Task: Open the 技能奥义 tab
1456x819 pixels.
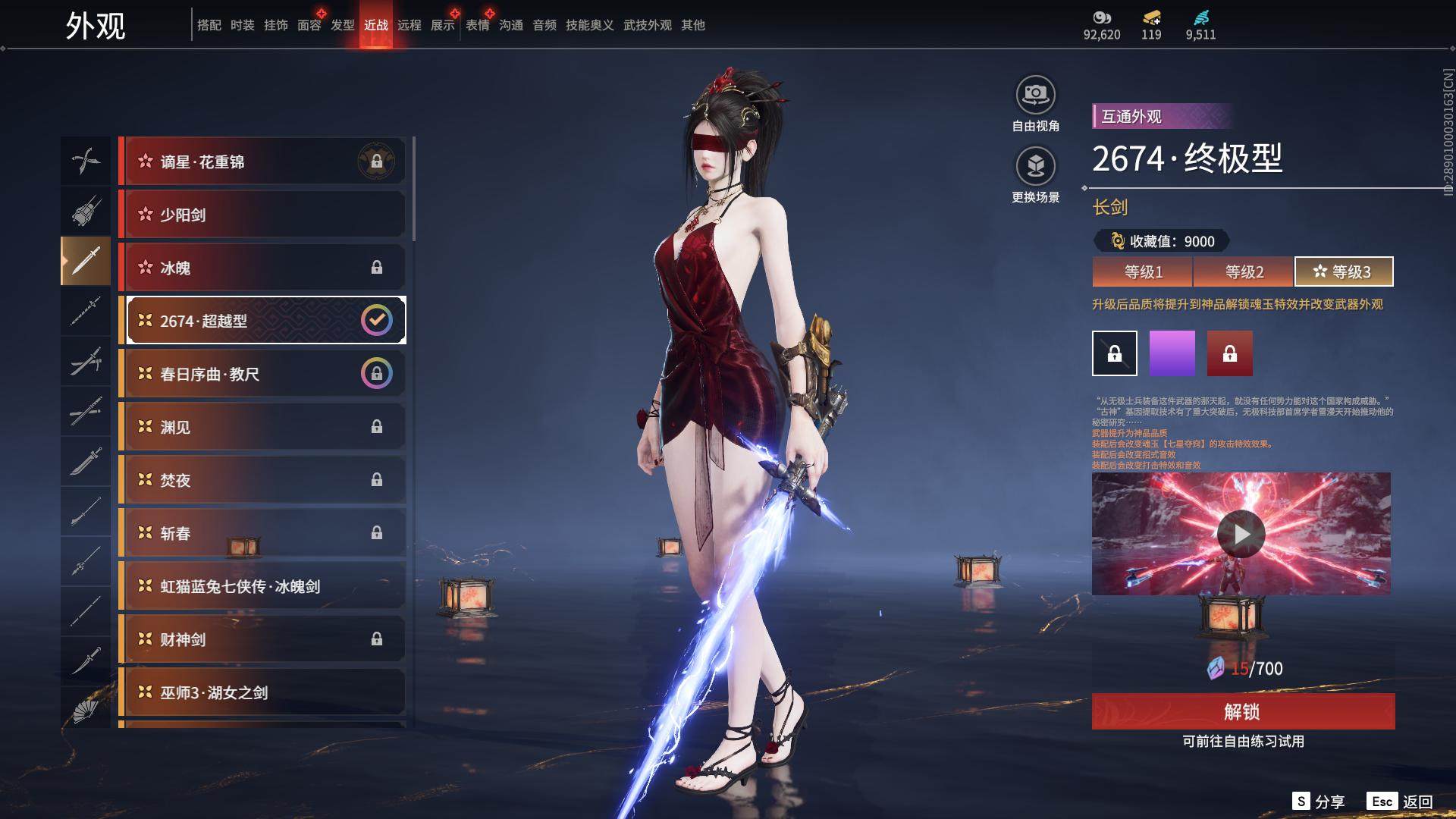Action: [x=589, y=25]
